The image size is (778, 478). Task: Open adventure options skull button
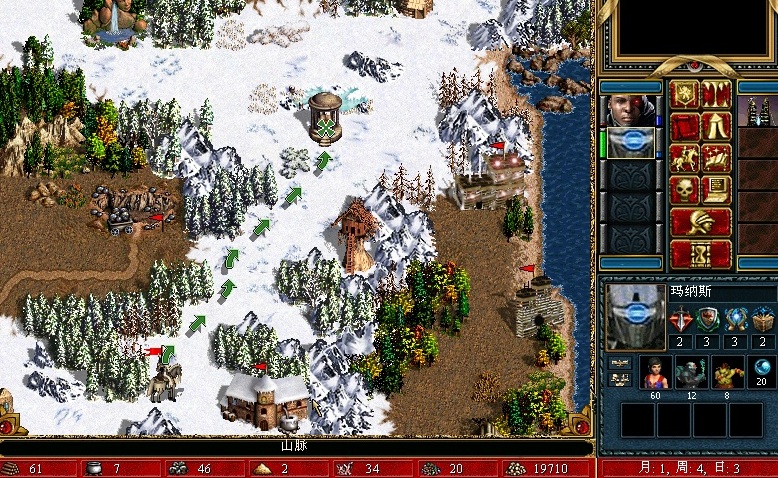click(684, 190)
